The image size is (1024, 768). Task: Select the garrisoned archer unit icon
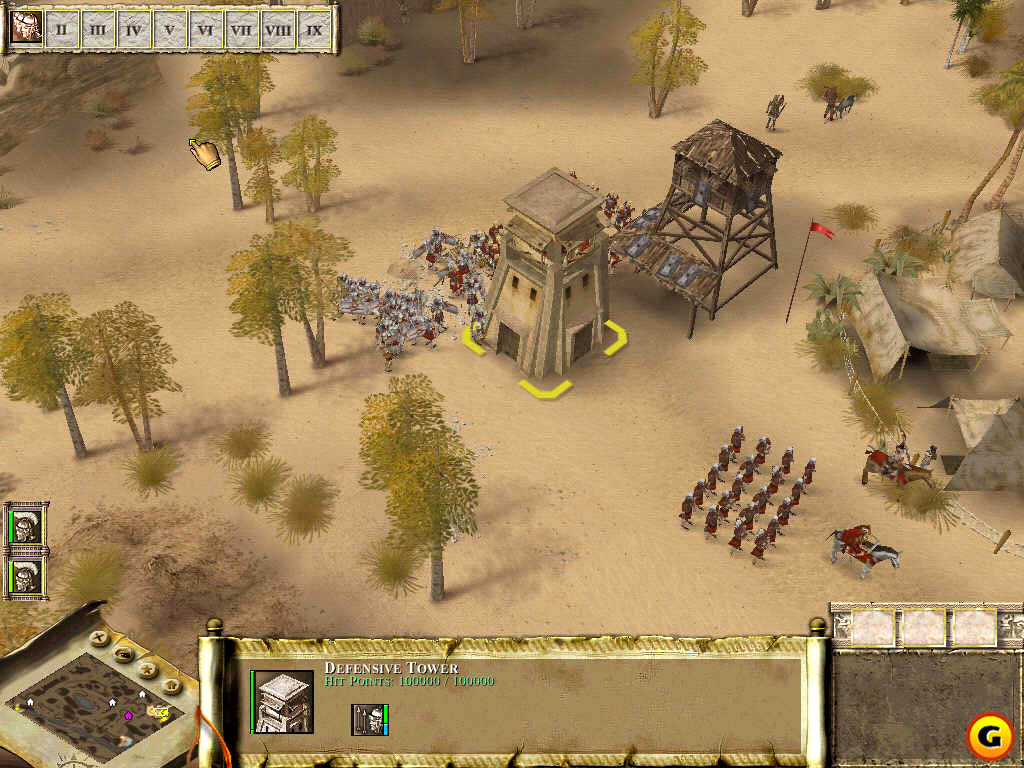pos(368,719)
